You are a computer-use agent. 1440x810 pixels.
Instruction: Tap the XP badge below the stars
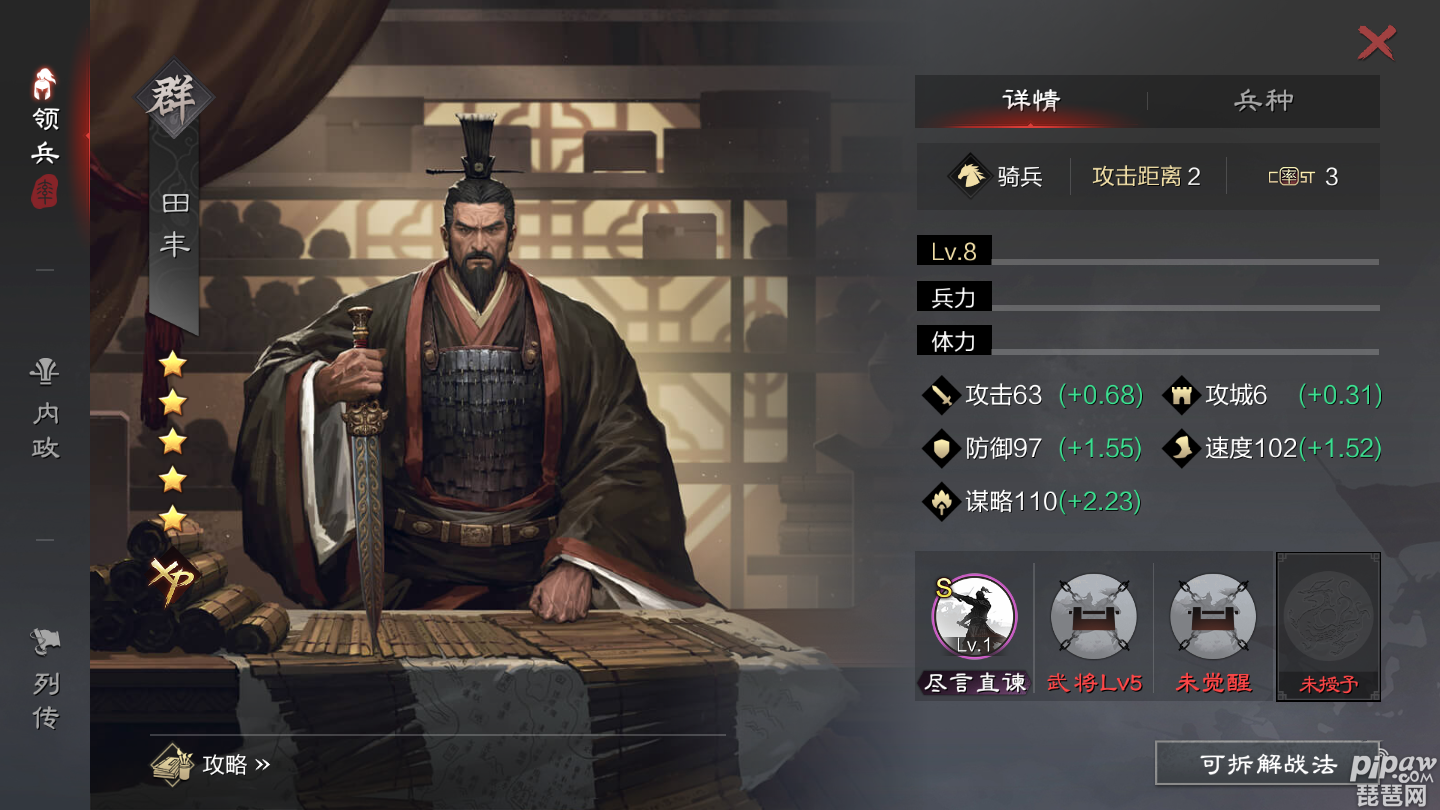pos(172,579)
